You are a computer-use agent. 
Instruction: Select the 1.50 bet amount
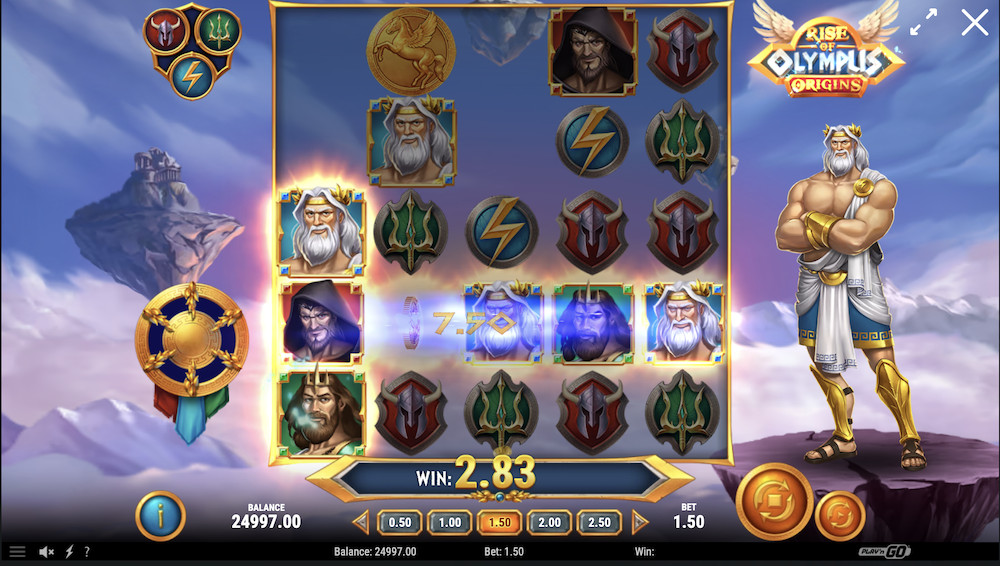click(x=500, y=522)
